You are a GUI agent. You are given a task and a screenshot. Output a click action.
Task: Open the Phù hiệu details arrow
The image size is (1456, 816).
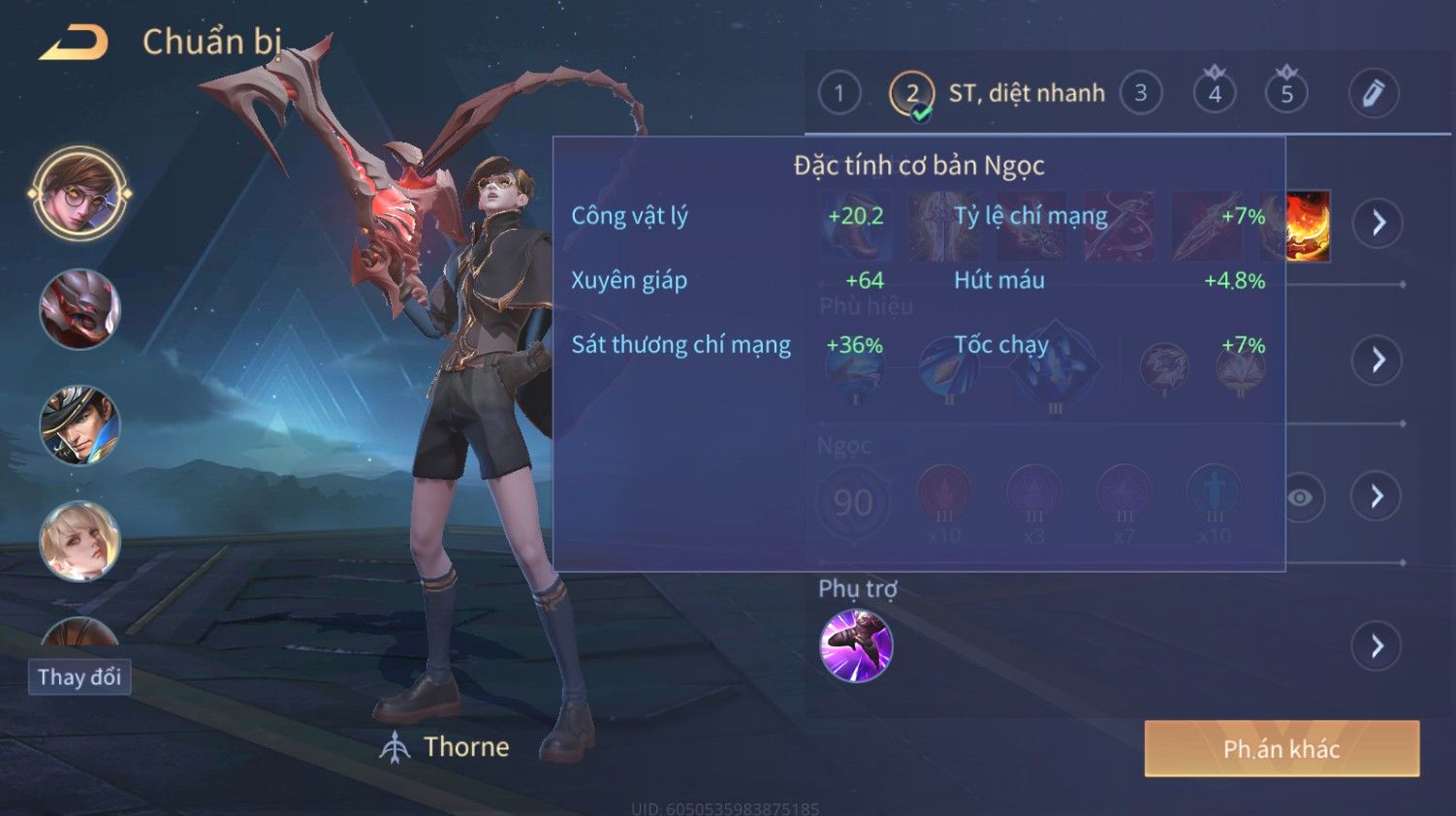tap(1377, 361)
